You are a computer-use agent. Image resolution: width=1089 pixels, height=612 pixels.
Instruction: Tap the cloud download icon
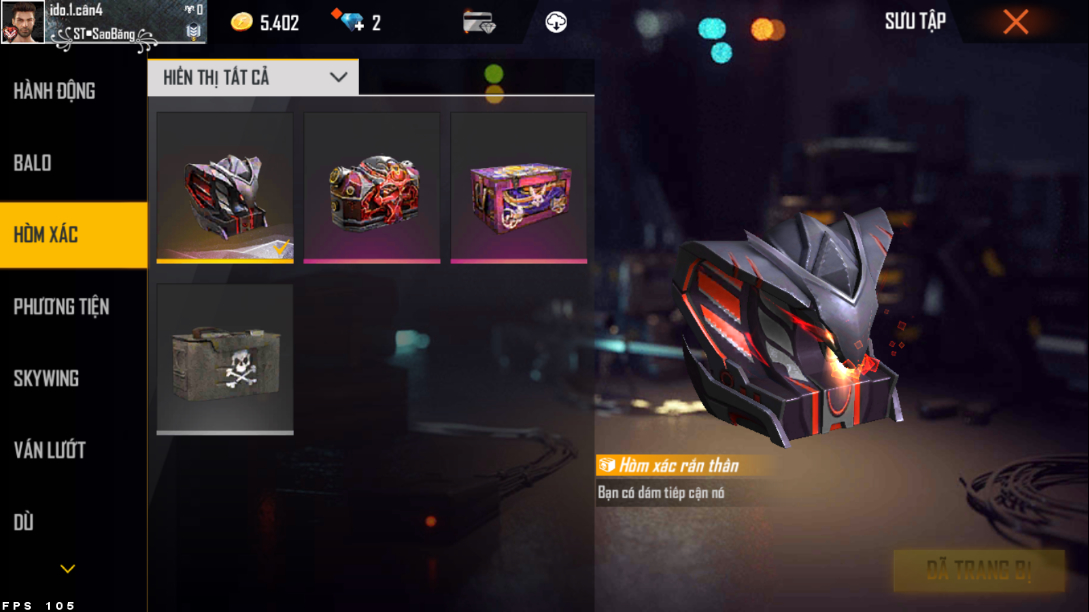pyautogui.click(x=556, y=22)
